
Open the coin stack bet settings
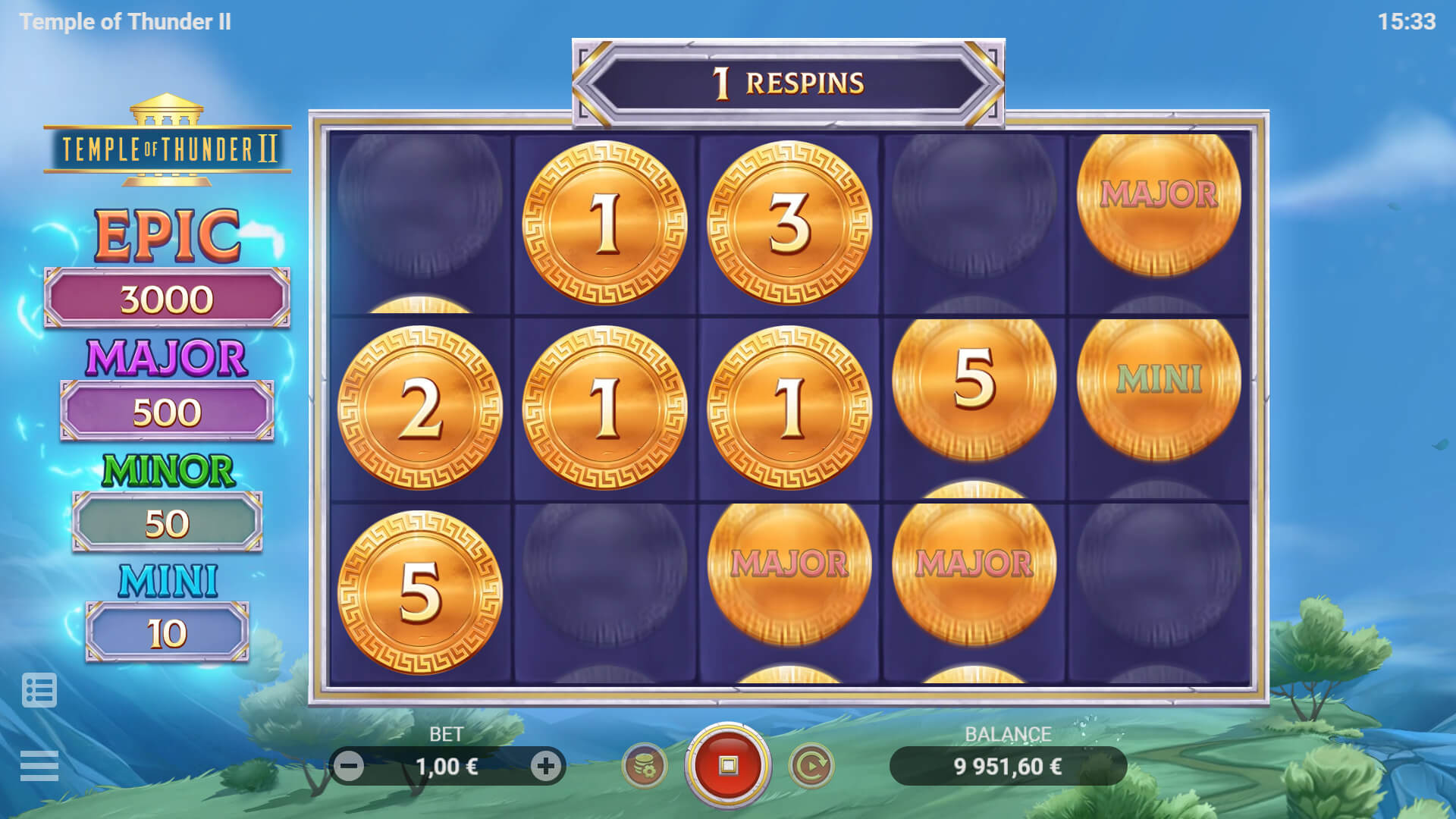(645, 766)
